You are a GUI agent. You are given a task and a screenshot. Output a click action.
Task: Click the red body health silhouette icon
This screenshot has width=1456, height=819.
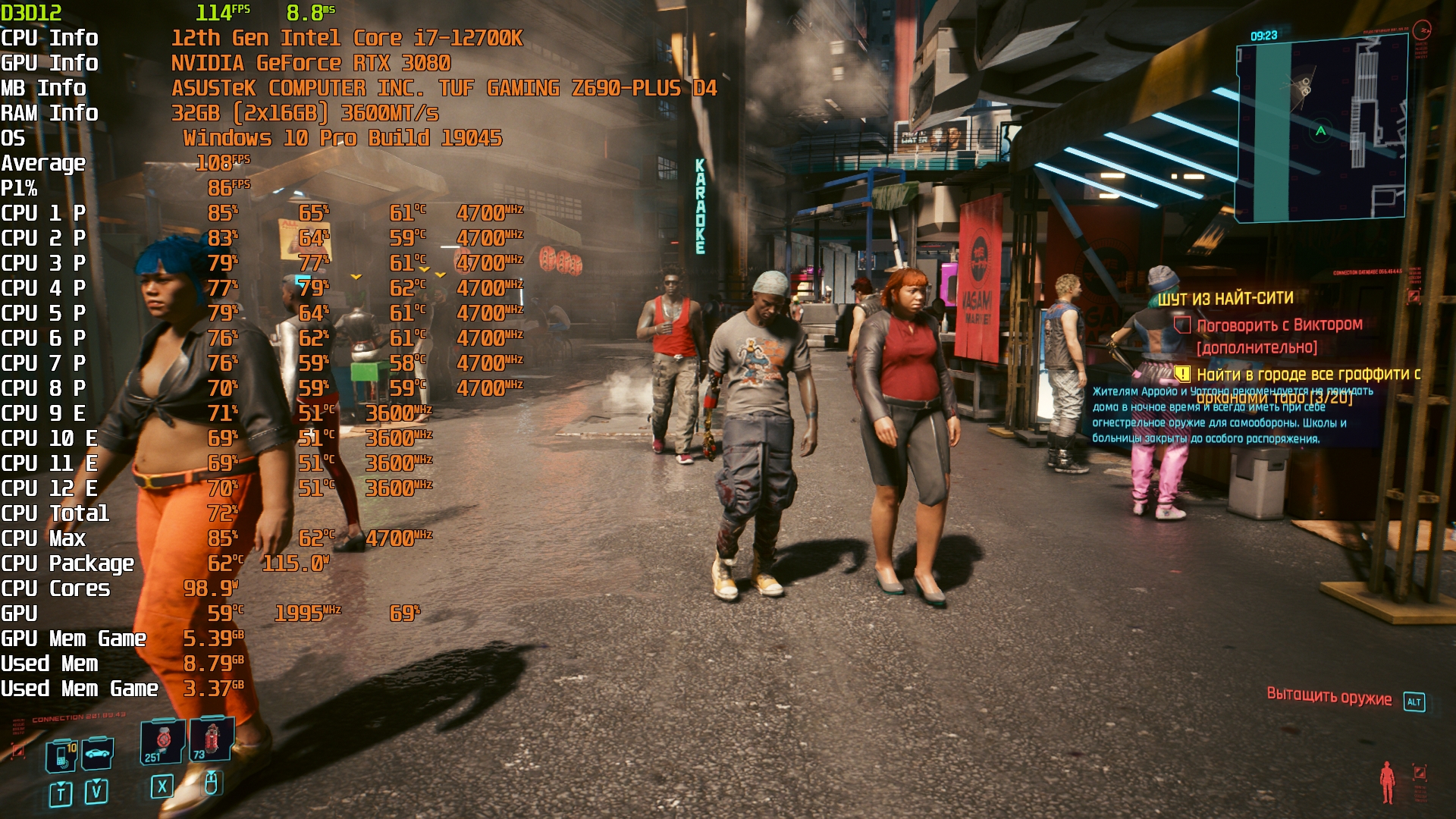[1387, 781]
